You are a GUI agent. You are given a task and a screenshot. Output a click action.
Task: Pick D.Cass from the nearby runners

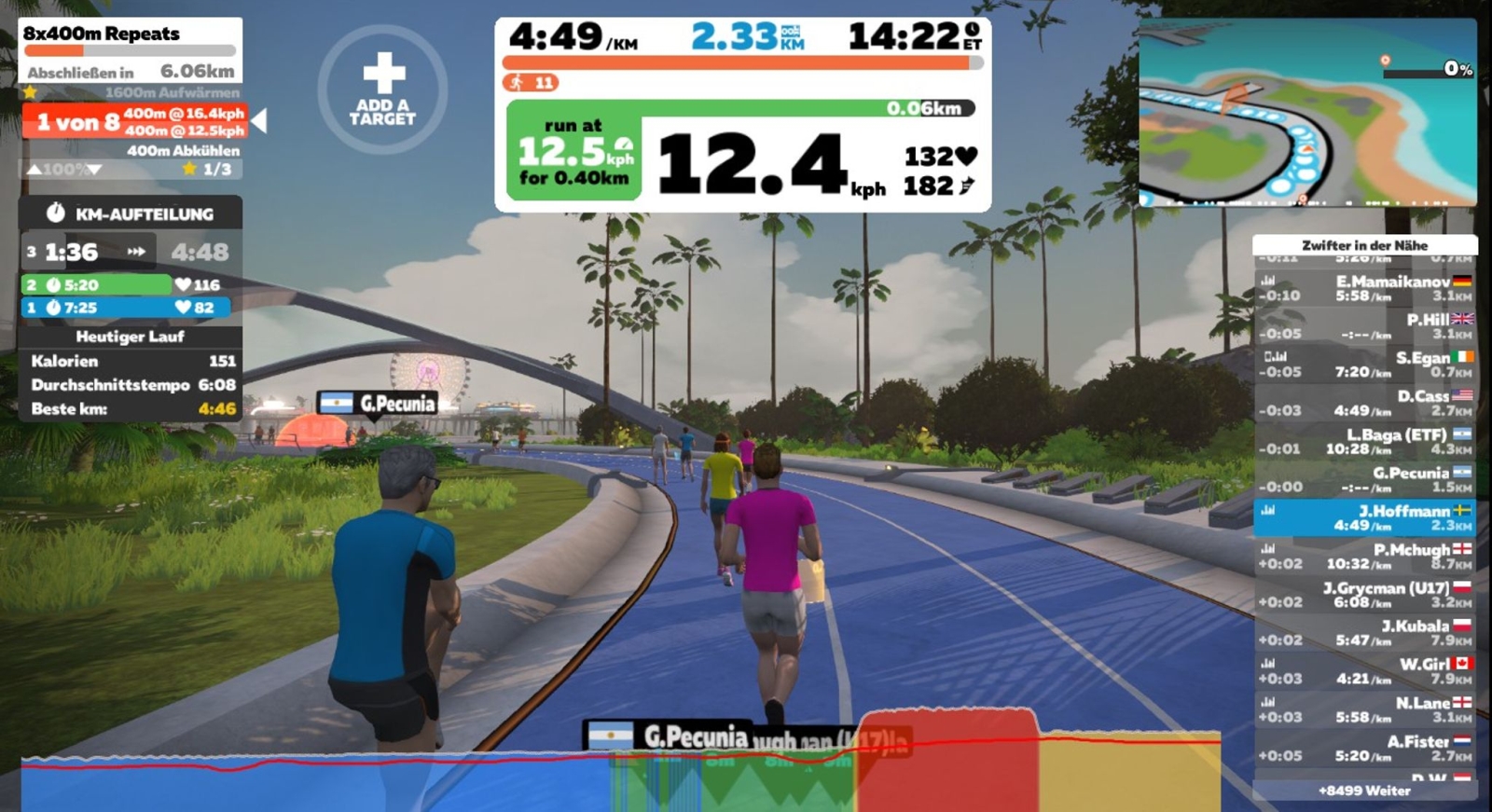[1364, 403]
